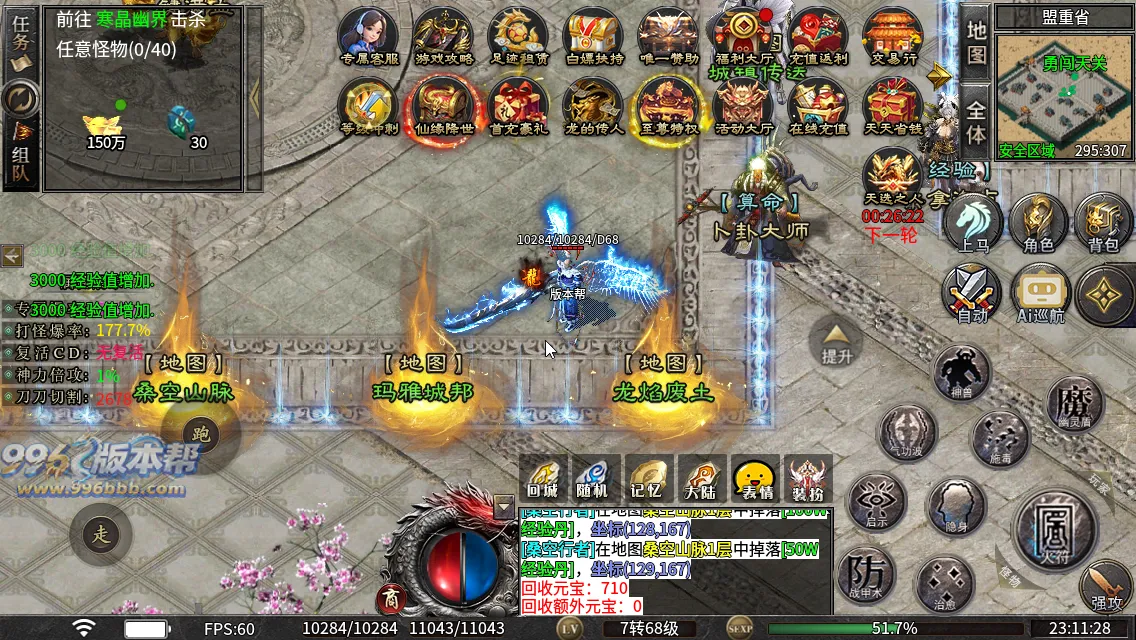Open the 角色 character sheet
Viewport: 1136px width, 640px height.
(x=1039, y=221)
